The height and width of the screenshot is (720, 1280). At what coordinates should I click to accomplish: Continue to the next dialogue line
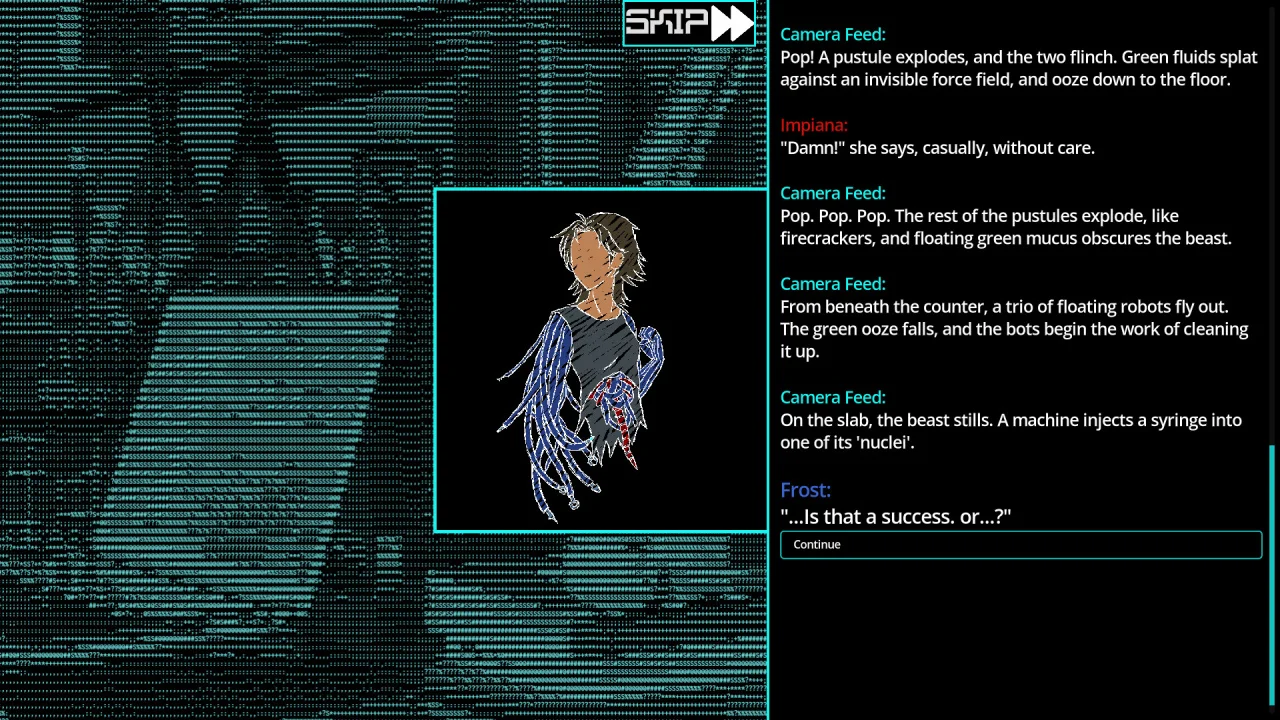[1020, 545]
